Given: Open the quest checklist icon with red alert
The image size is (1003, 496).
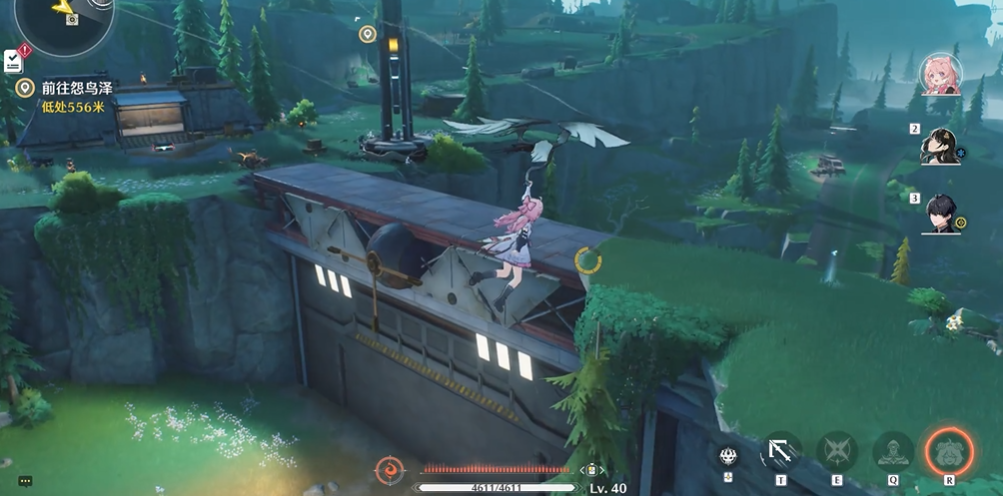Looking at the screenshot, I should point(14,59).
